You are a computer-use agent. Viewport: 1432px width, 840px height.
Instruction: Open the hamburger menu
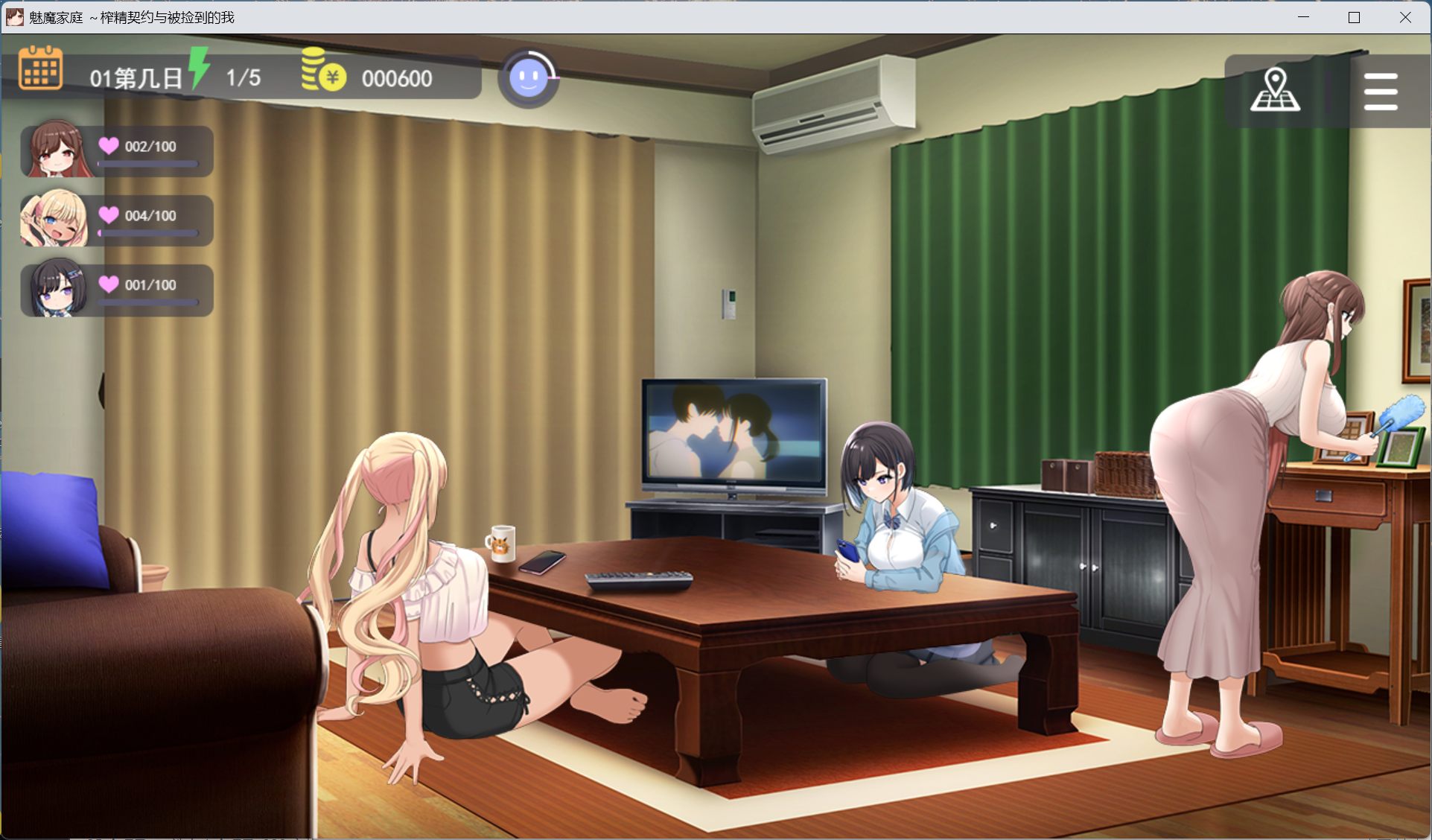coord(1380,92)
